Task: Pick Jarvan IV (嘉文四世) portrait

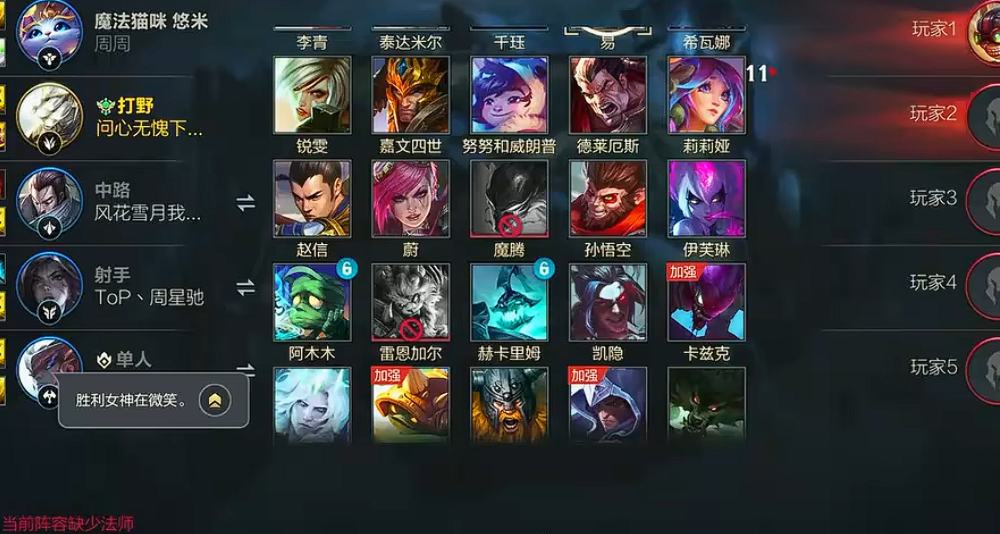Action: pos(411,95)
